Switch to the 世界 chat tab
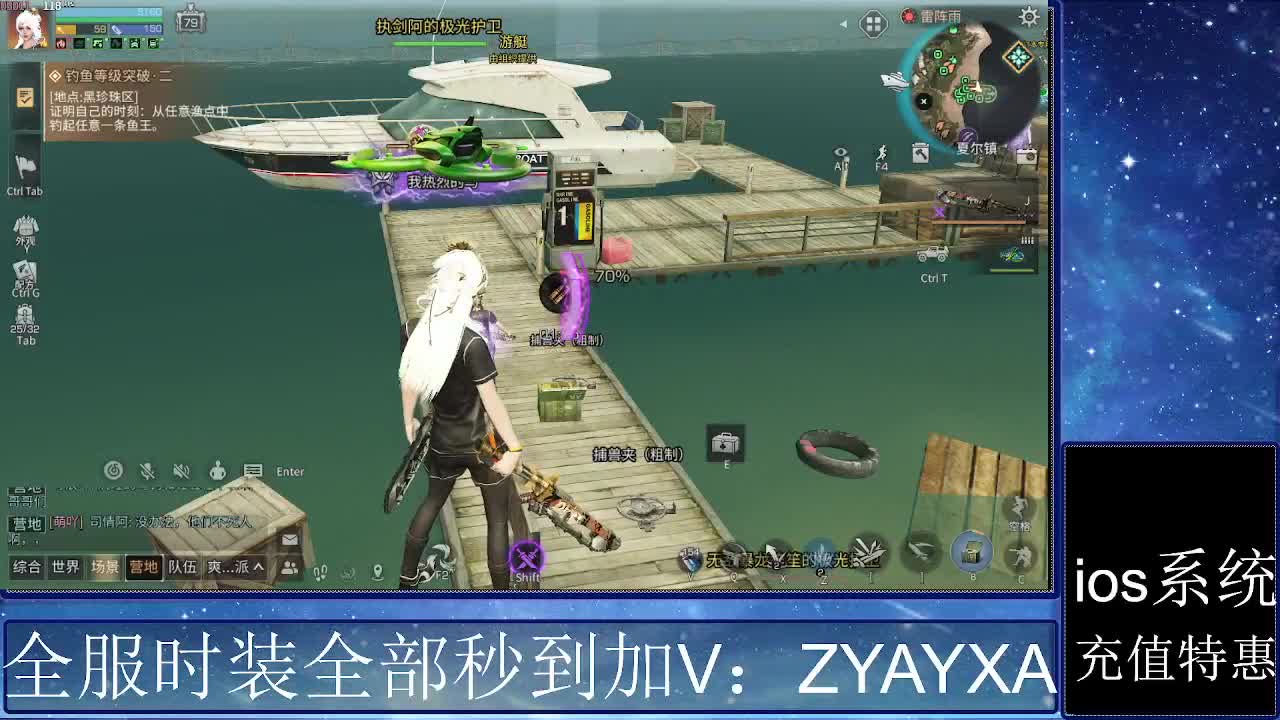The image size is (1280, 720). (x=64, y=567)
